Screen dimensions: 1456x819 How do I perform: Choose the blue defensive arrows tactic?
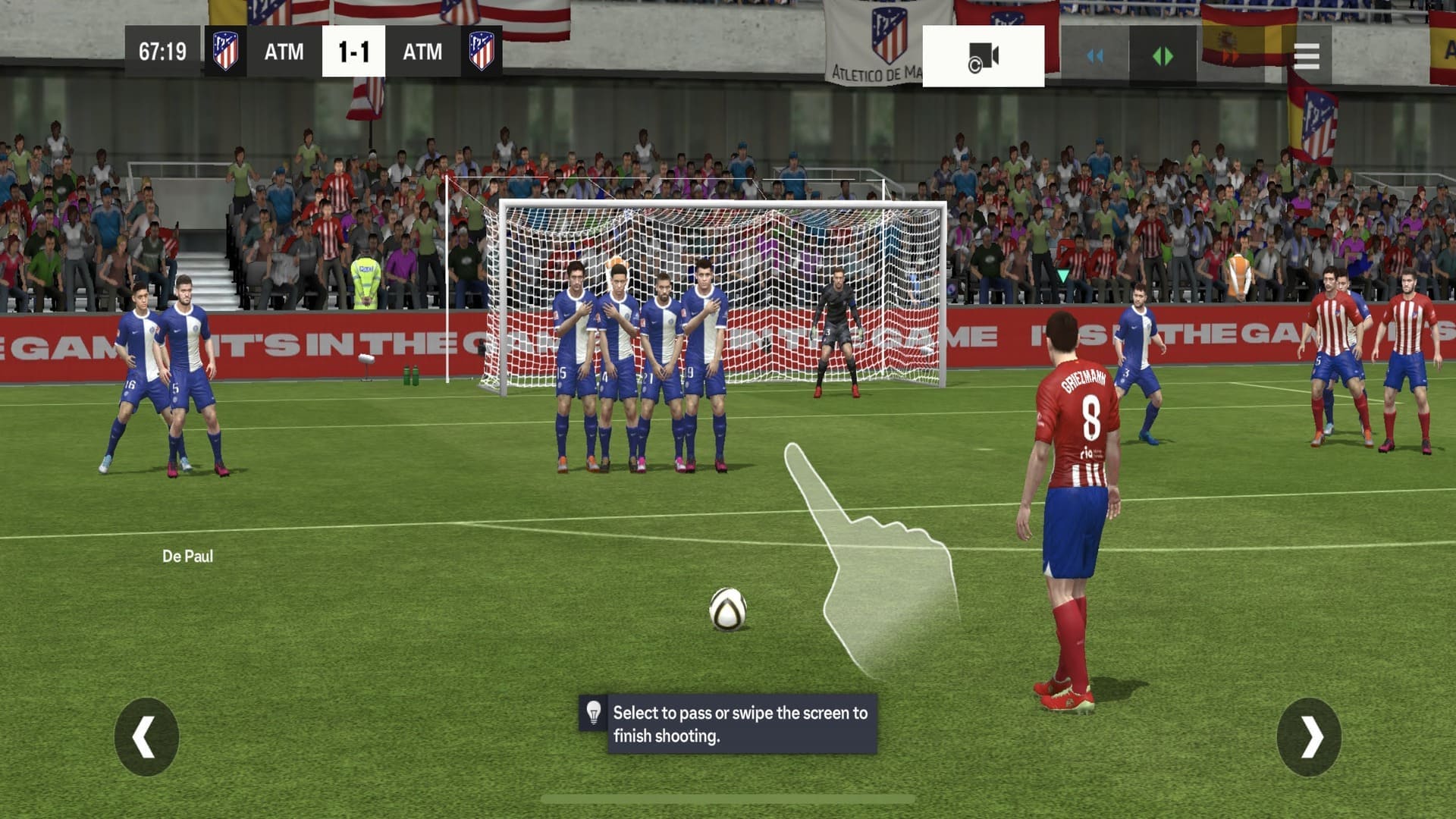1094,56
